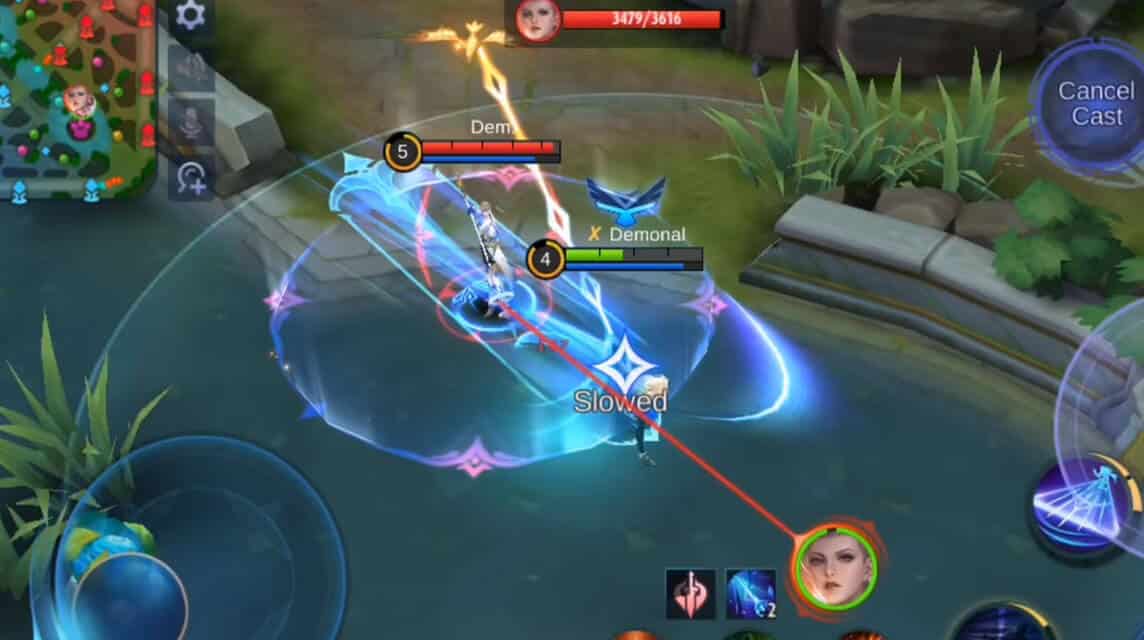Tap the Cancel Cast button
This screenshot has height=640, width=1144.
point(1095,104)
